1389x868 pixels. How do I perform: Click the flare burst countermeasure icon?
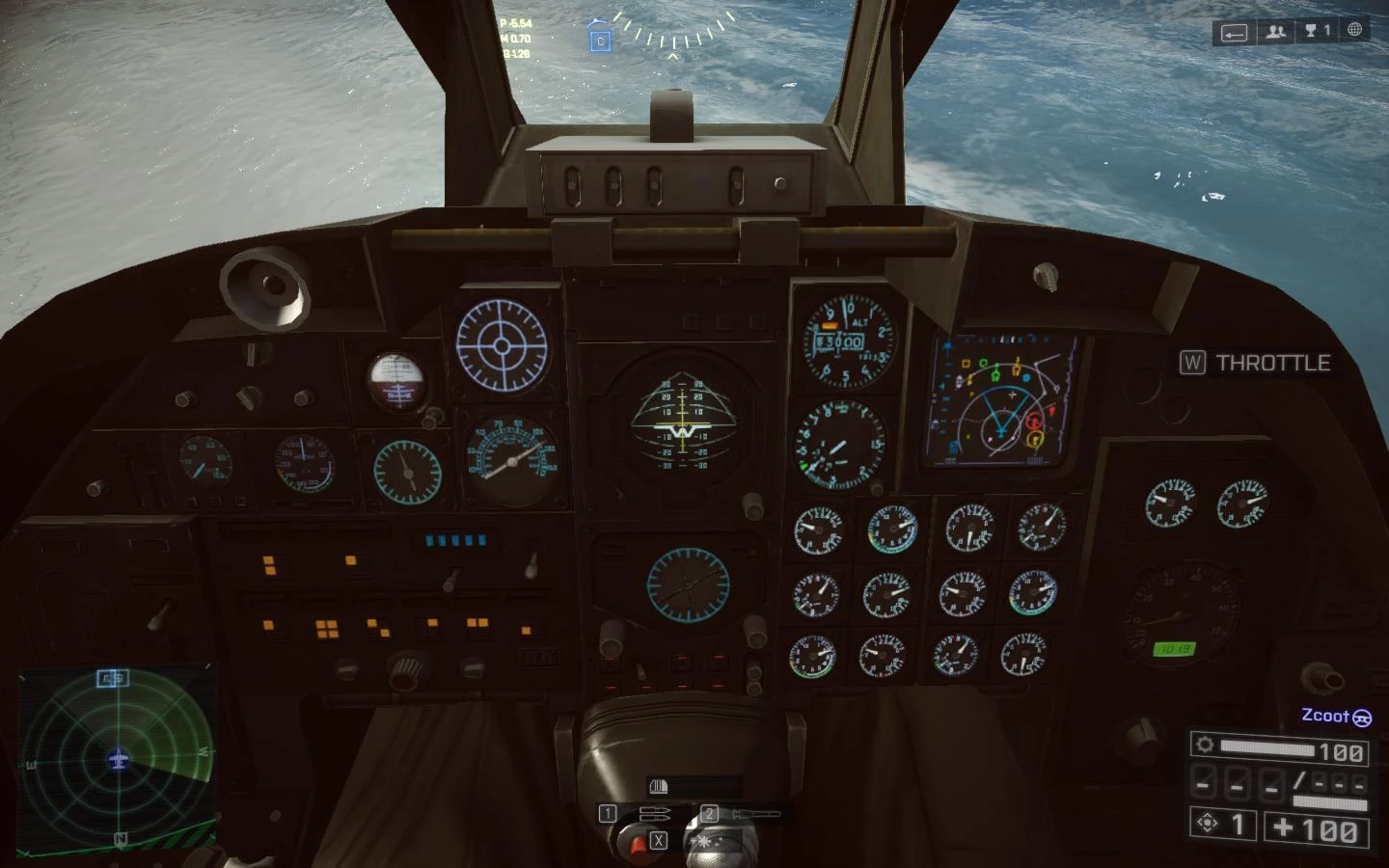pyautogui.click(x=705, y=841)
